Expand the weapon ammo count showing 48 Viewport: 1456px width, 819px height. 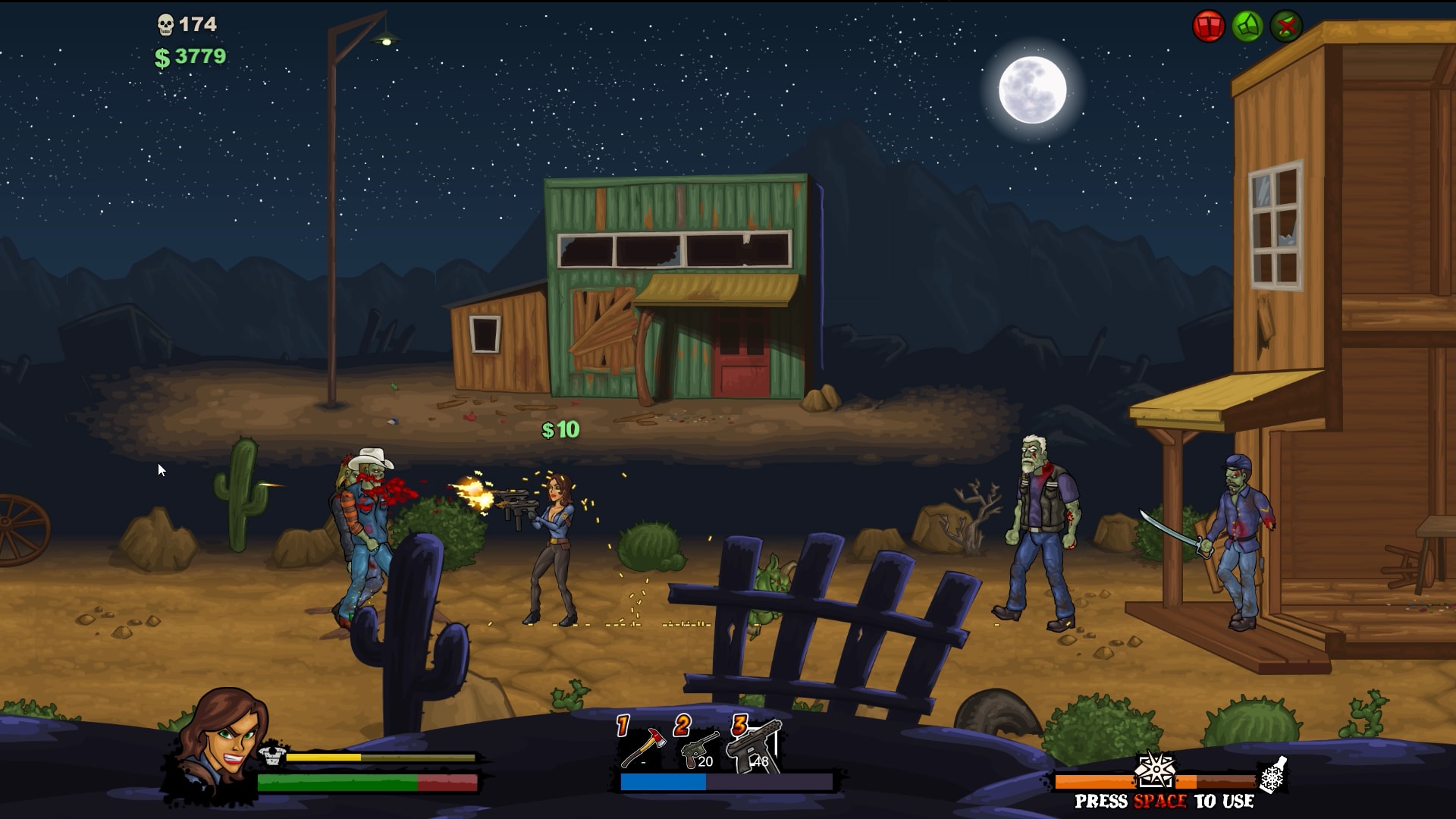(761, 762)
